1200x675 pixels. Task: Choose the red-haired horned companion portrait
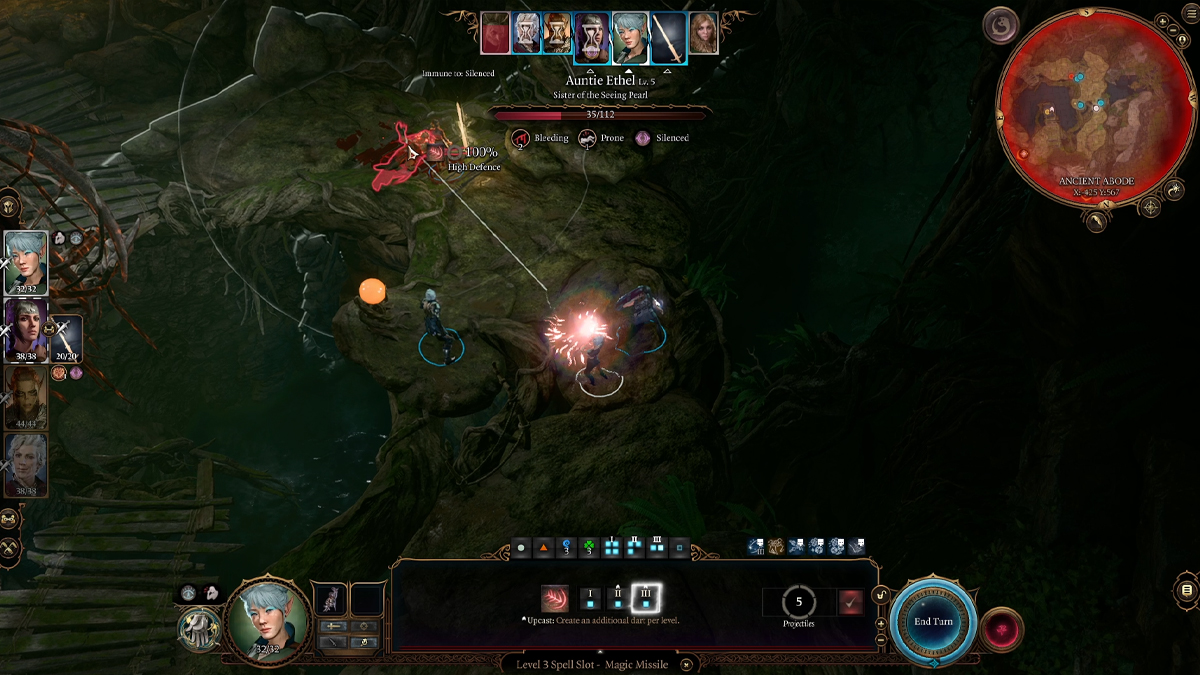tap(25, 396)
